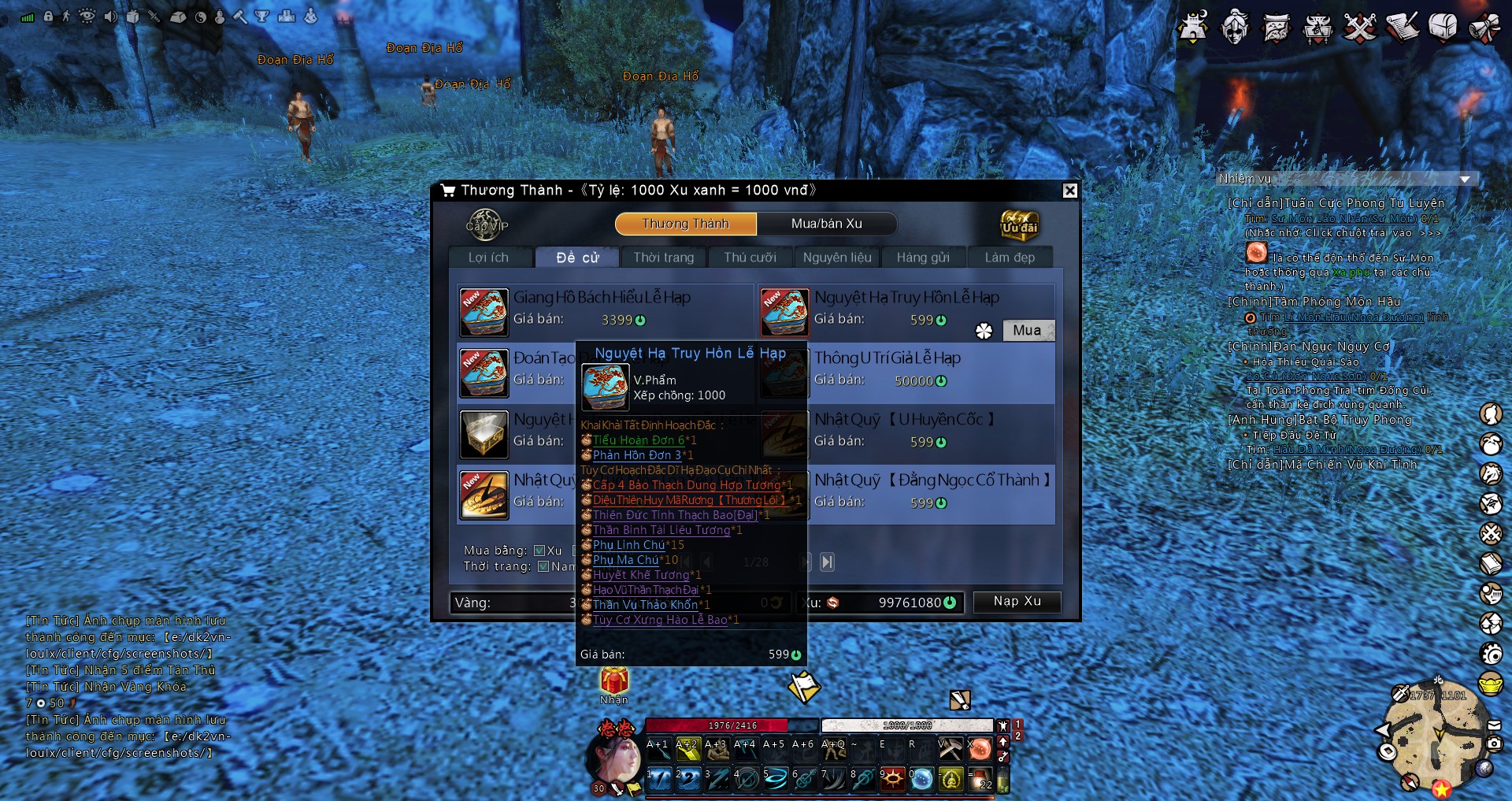Image resolution: width=1512 pixels, height=801 pixels.
Task: Open the Cấp VIP emblem
Action: 486,225
